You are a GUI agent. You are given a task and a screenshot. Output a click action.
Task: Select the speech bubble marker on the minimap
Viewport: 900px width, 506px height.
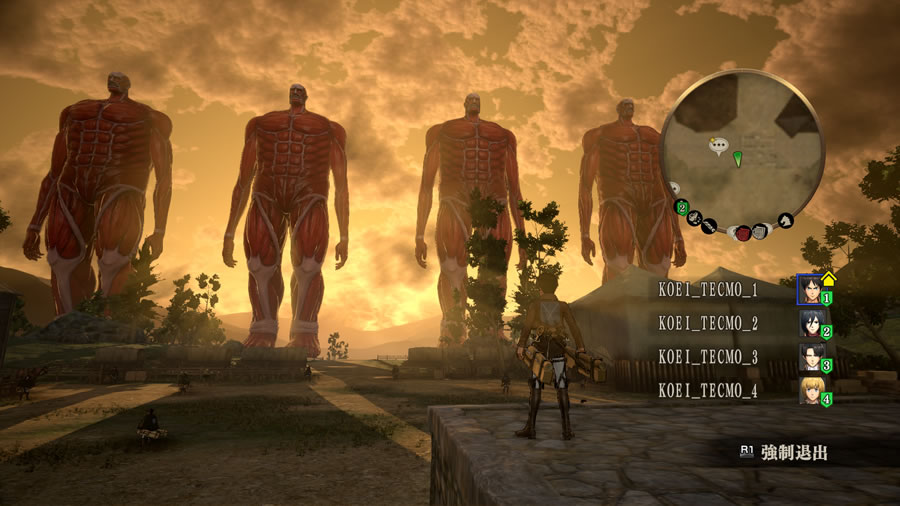click(x=717, y=147)
